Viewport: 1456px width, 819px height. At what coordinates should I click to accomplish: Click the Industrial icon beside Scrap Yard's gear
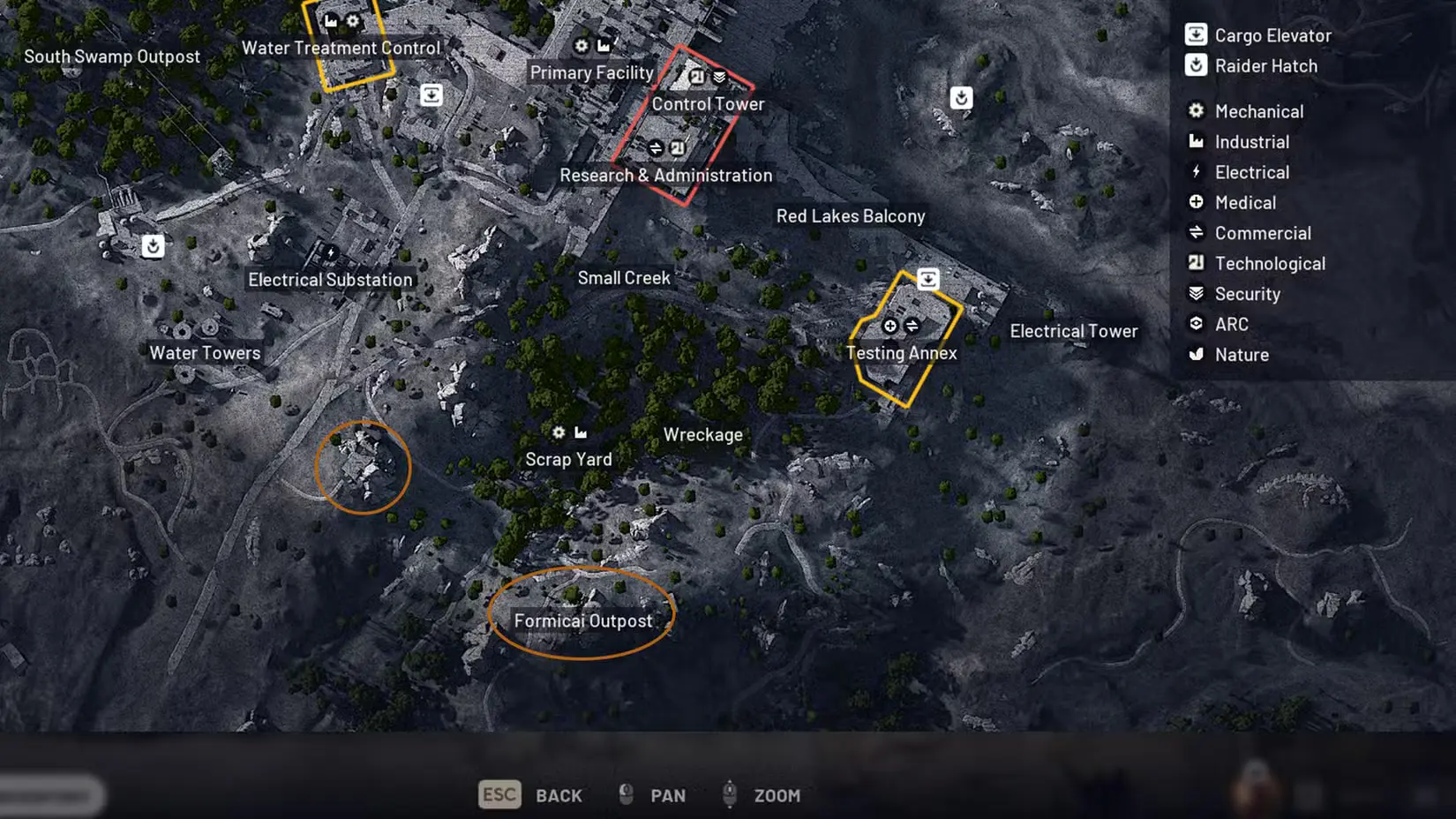point(581,432)
